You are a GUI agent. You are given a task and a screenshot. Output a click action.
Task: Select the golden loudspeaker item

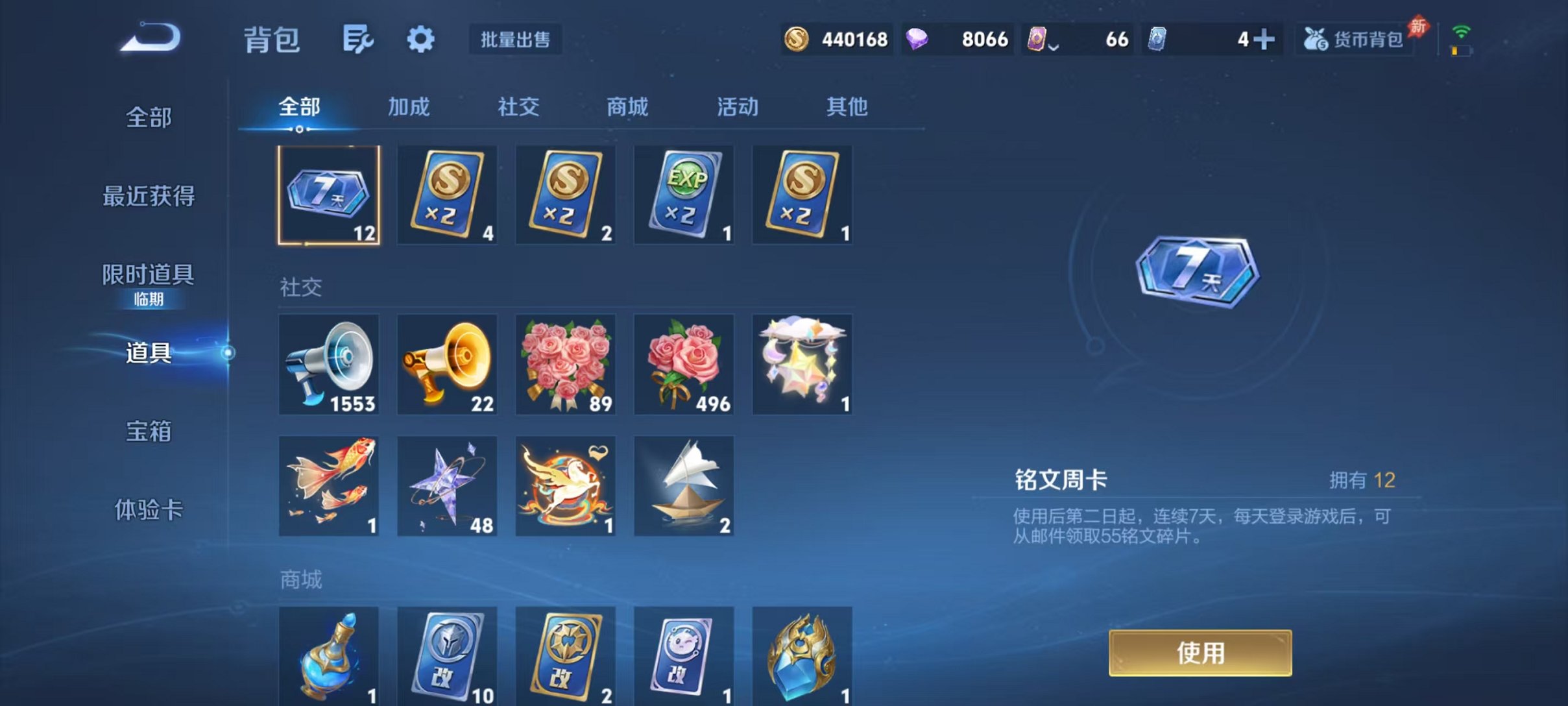tap(446, 365)
